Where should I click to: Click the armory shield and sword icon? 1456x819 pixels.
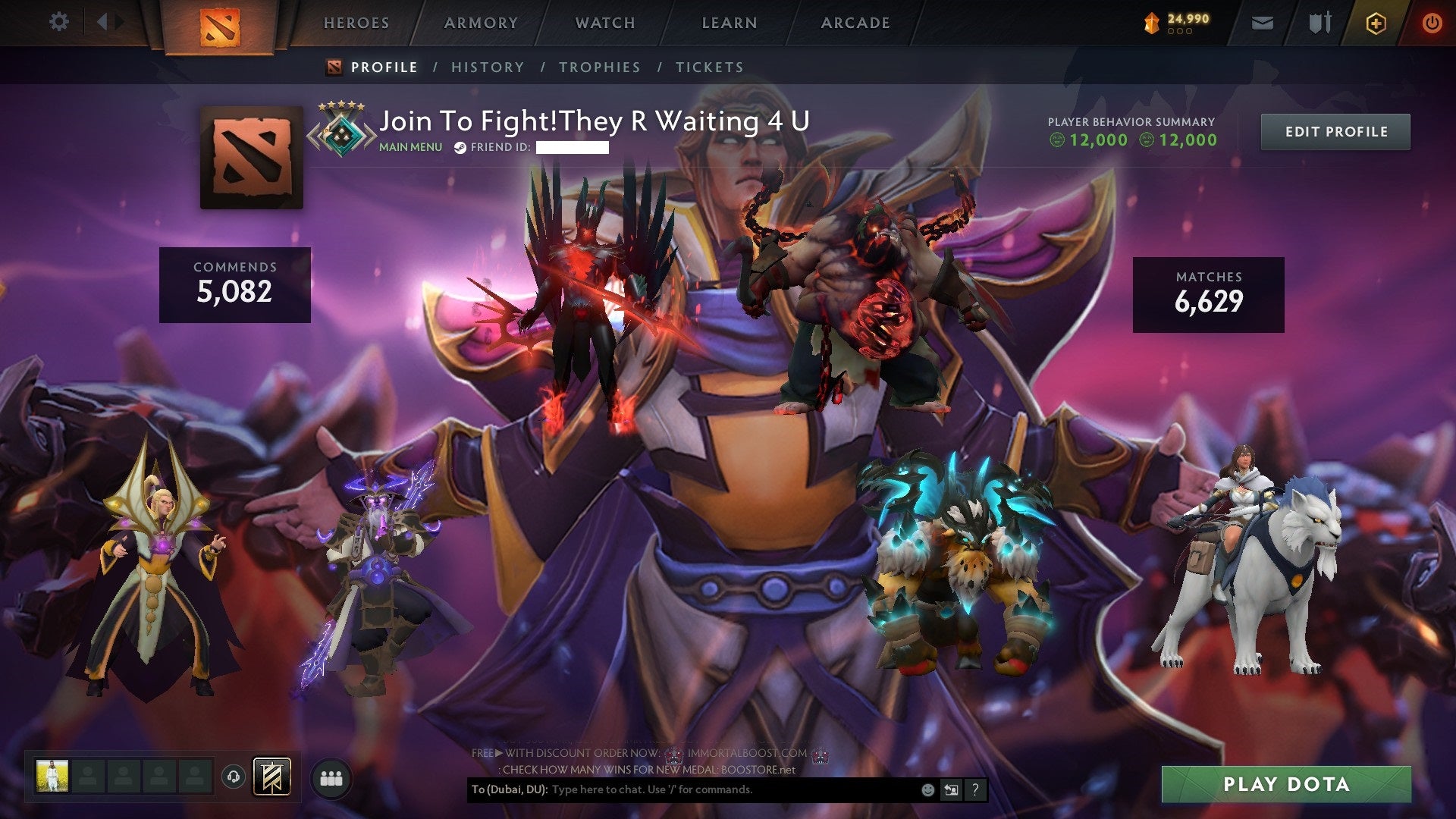tap(1319, 23)
